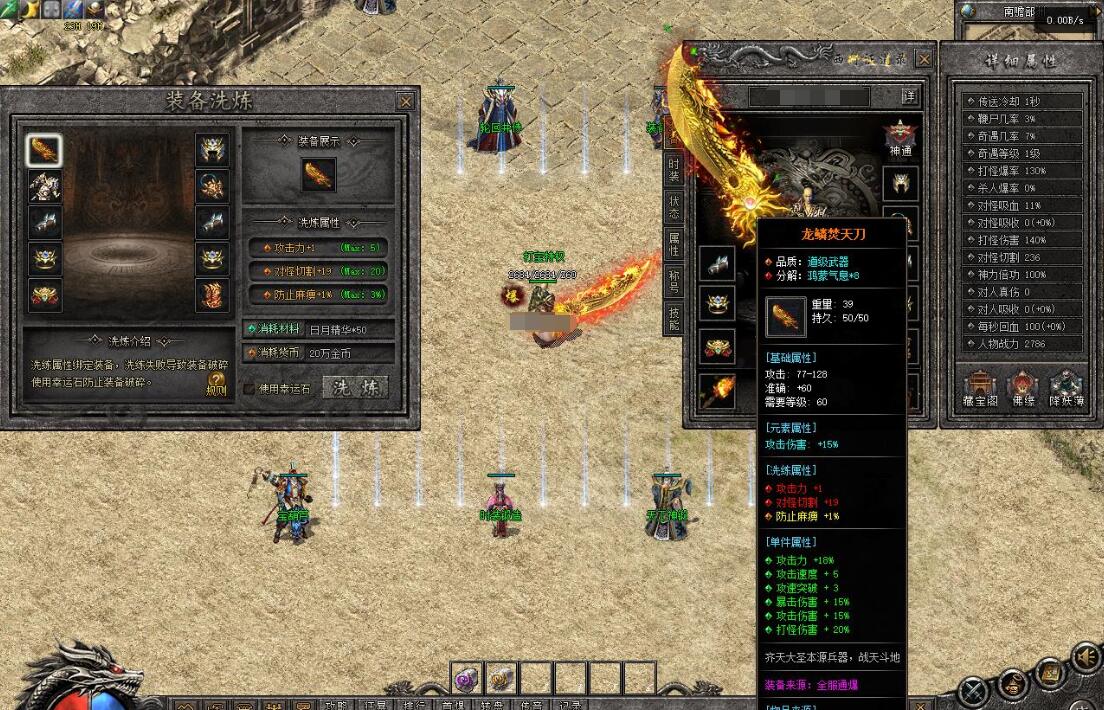Close the 装备洗炼 equipment refining window
Viewport: 1104px width, 710px height.
(x=405, y=101)
